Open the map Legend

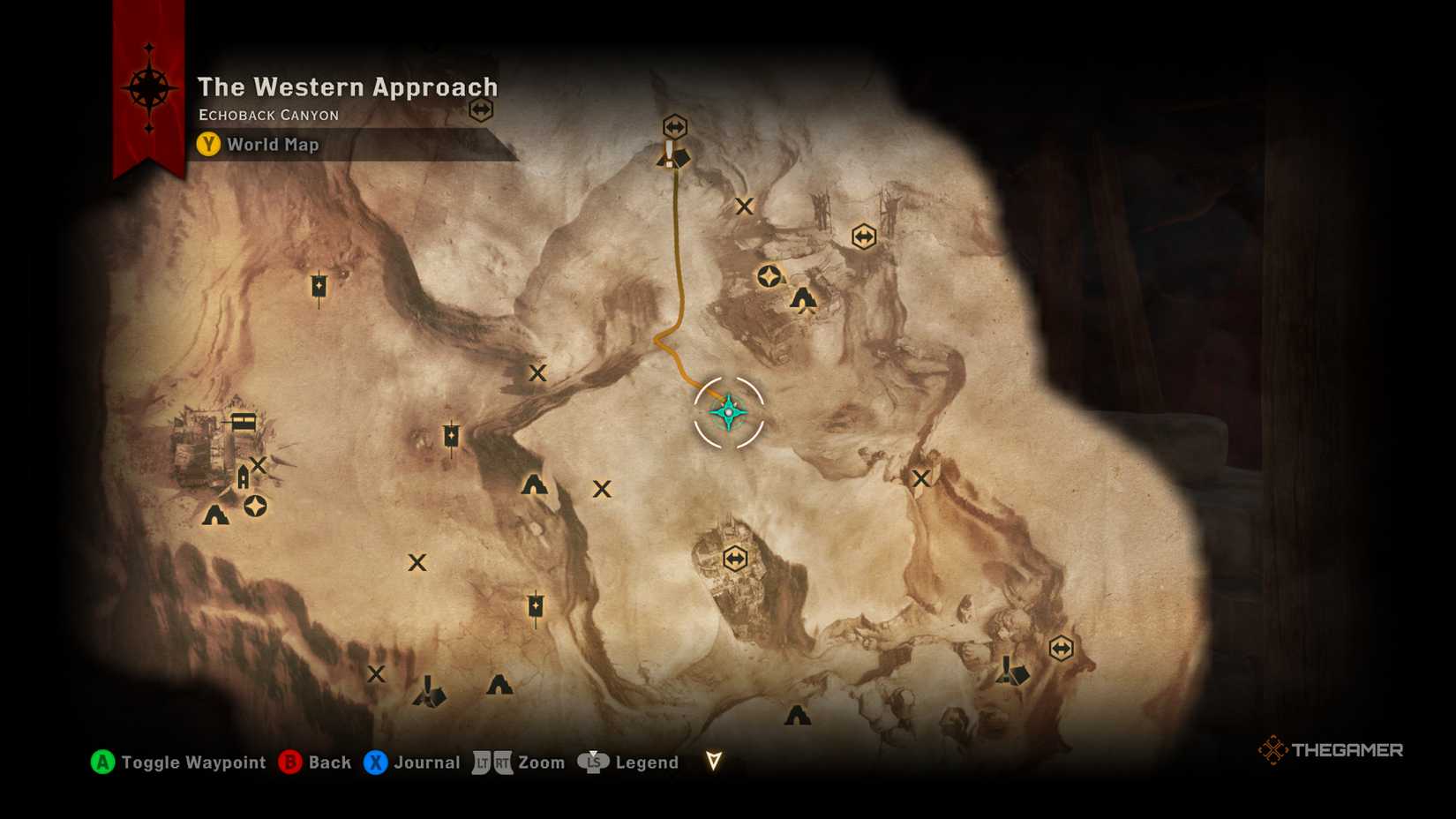coord(593,762)
